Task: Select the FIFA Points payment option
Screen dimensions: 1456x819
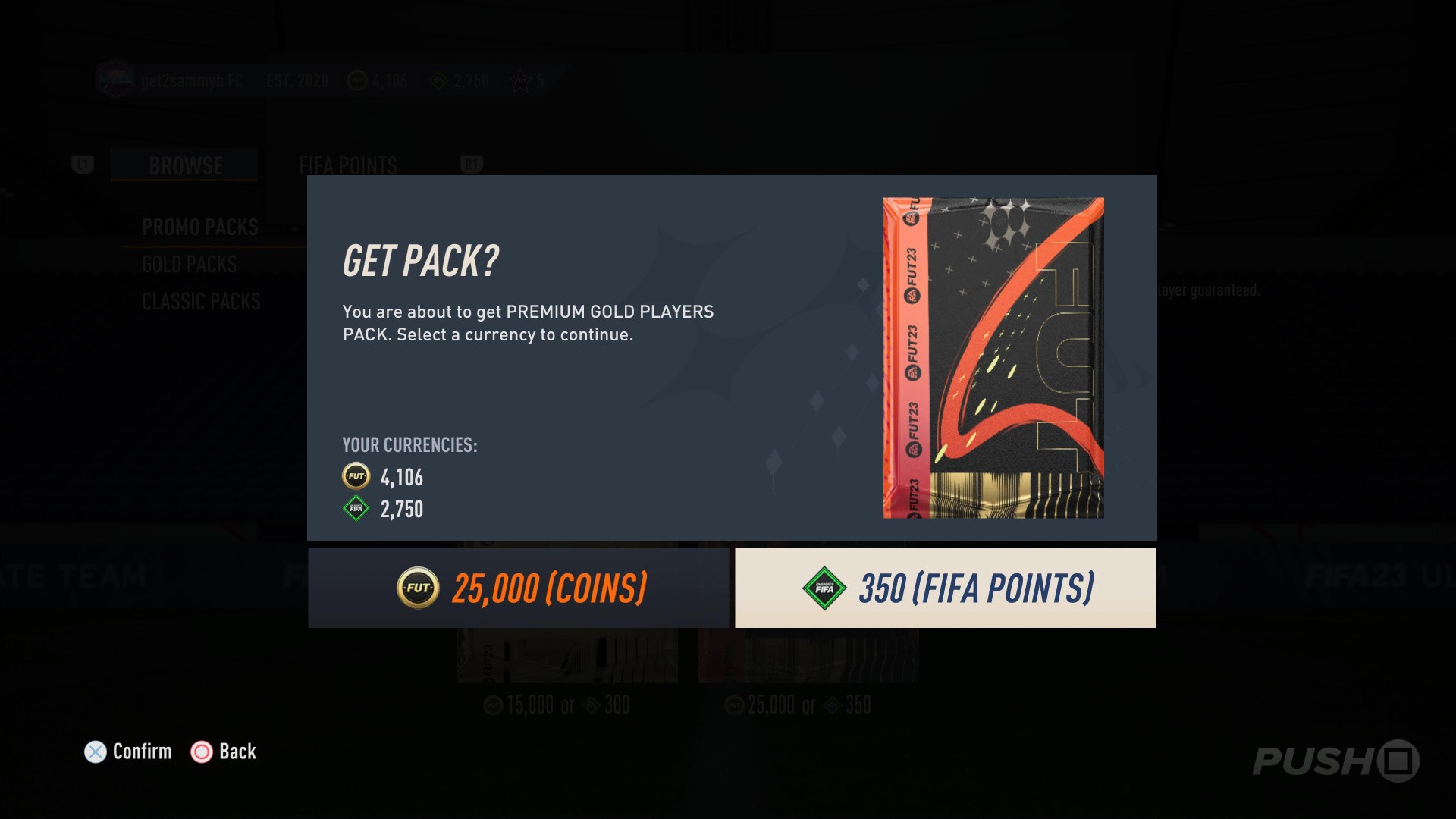Action: pyautogui.click(x=944, y=588)
